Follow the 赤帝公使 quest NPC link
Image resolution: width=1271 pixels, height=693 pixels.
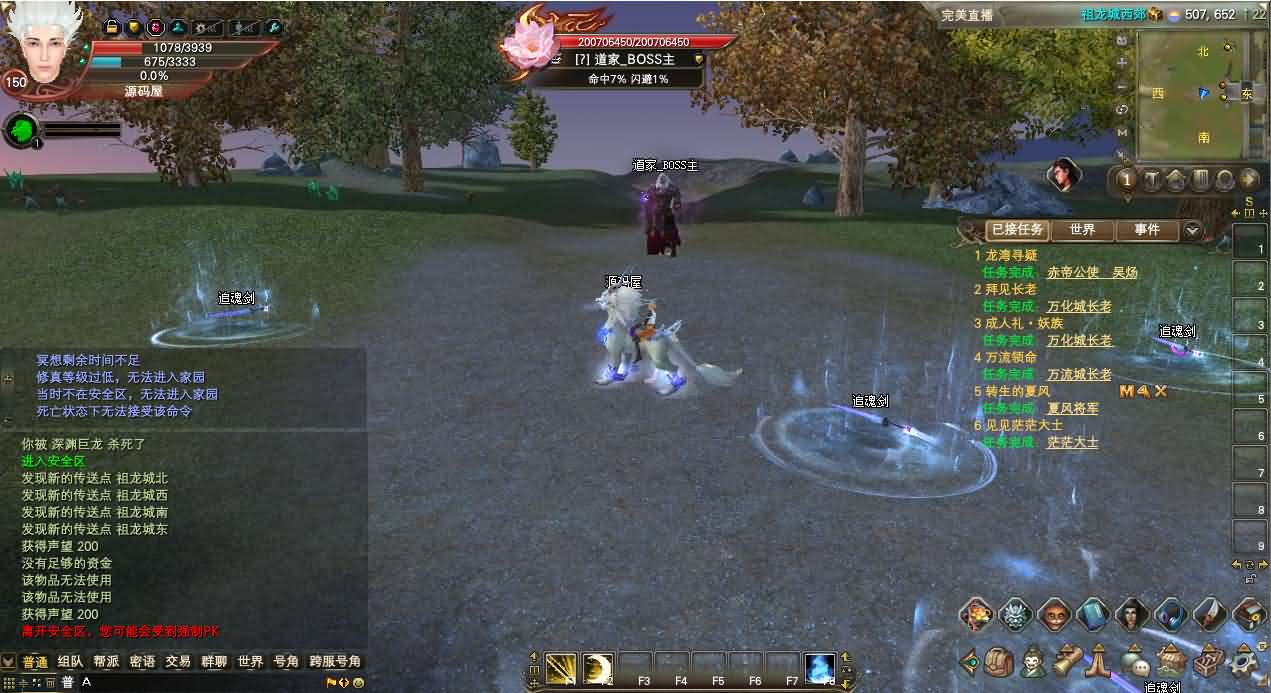pyautogui.click(x=1073, y=272)
